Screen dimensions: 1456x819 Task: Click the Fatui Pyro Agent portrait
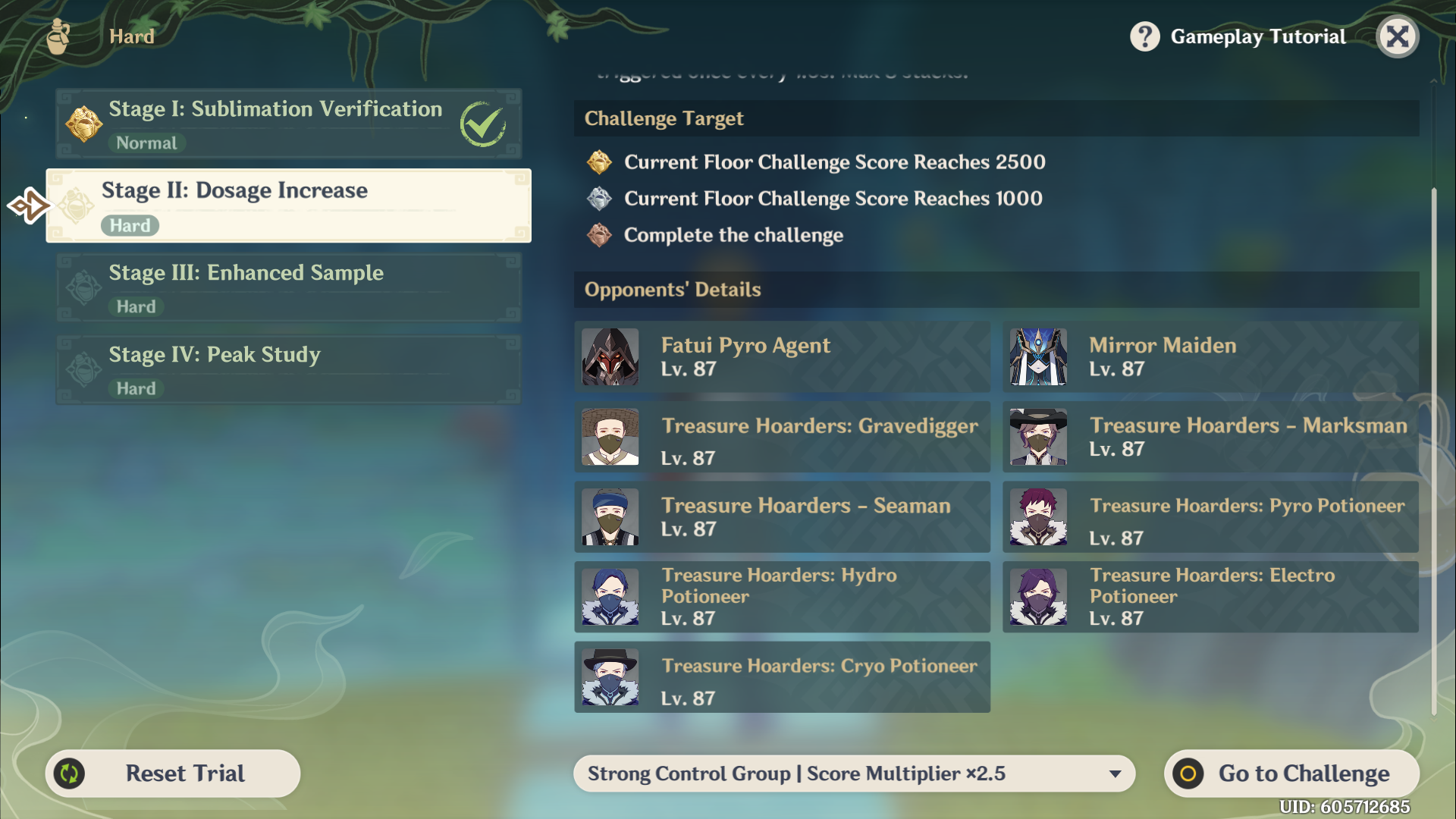(x=610, y=356)
